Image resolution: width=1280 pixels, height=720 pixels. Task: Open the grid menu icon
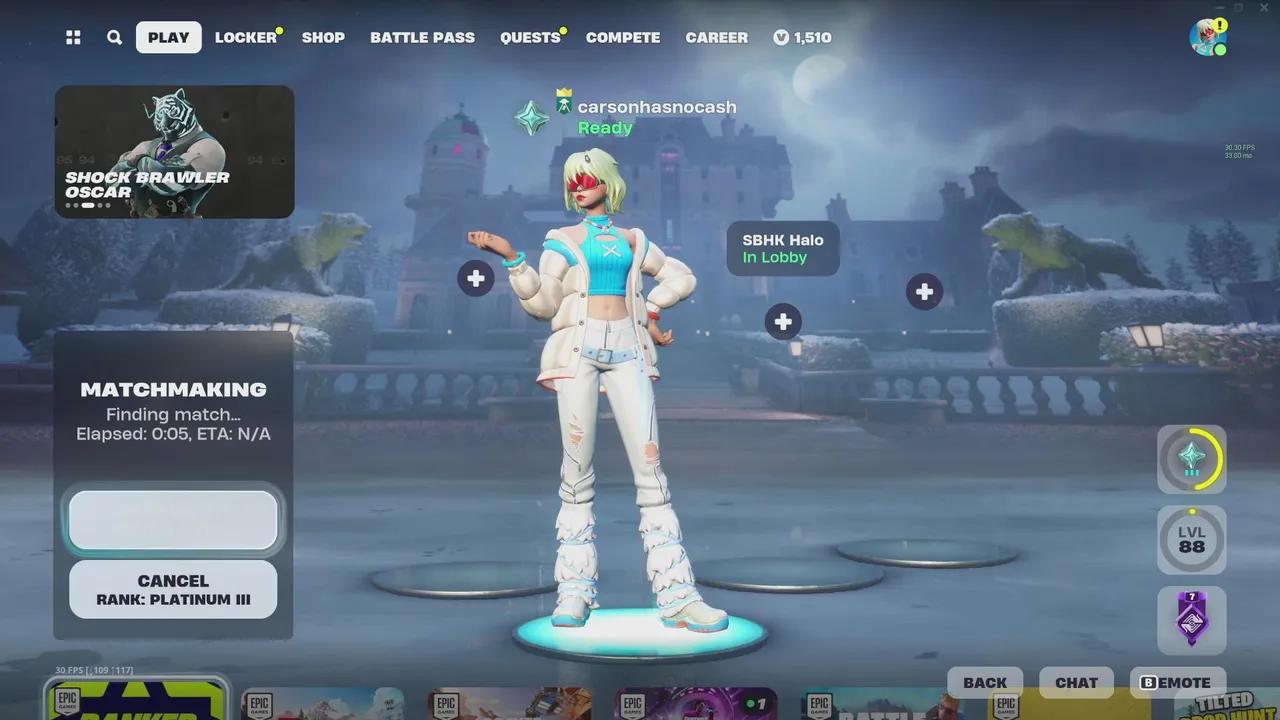pyautogui.click(x=73, y=38)
